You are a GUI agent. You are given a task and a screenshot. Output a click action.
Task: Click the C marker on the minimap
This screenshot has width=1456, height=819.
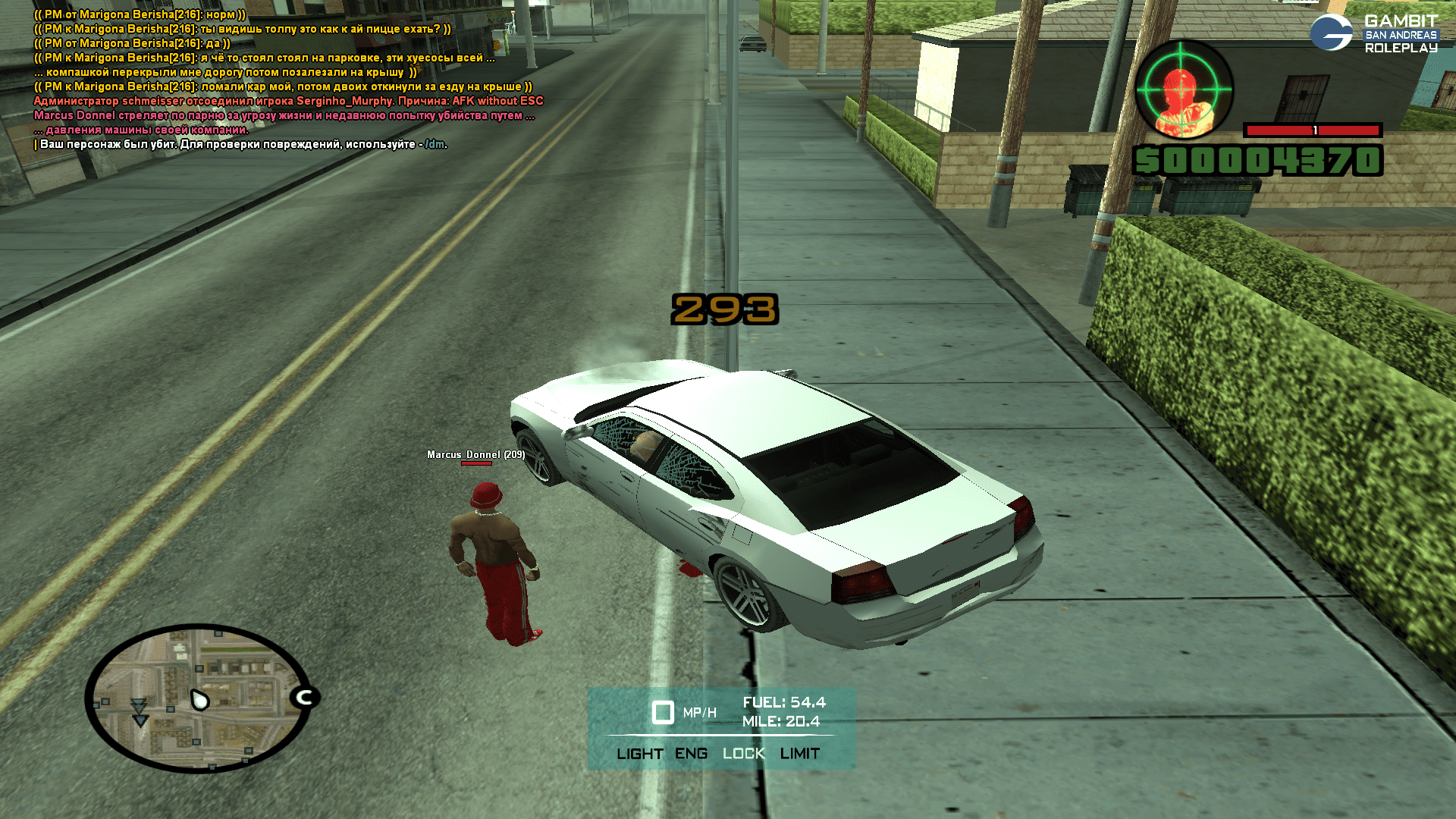pyautogui.click(x=305, y=697)
